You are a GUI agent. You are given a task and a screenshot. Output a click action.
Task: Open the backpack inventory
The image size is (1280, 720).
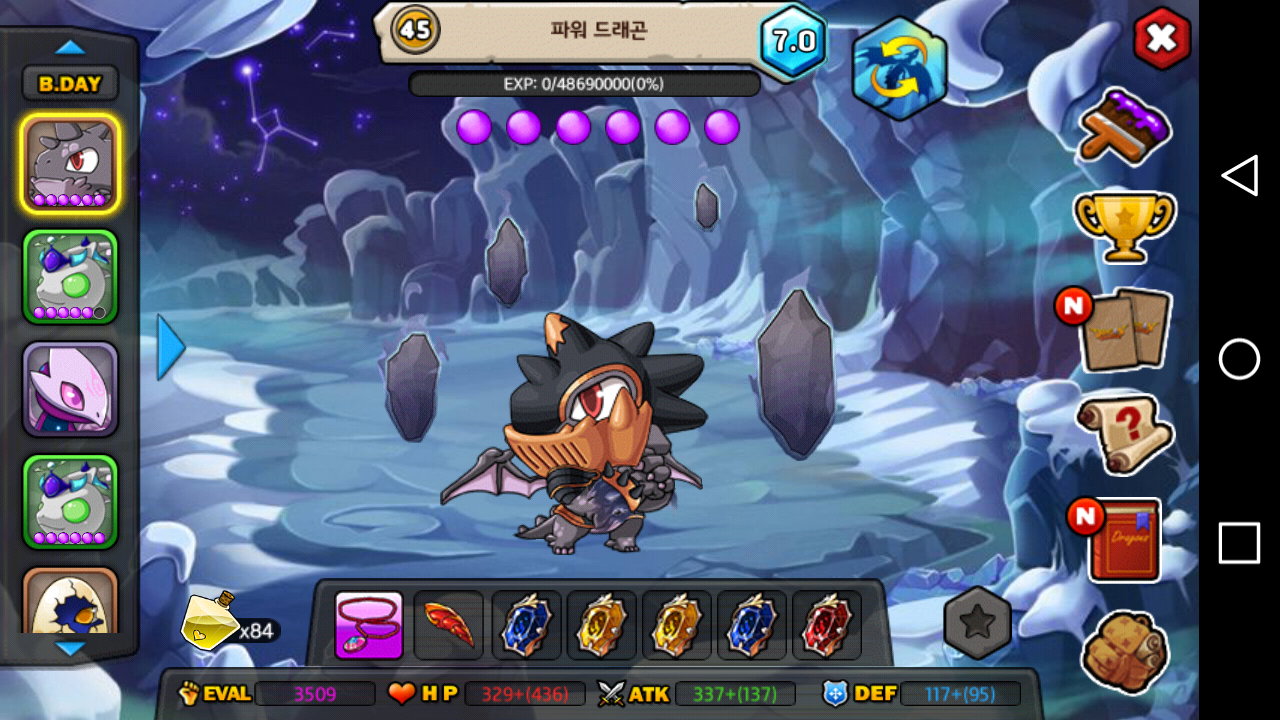1124,650
